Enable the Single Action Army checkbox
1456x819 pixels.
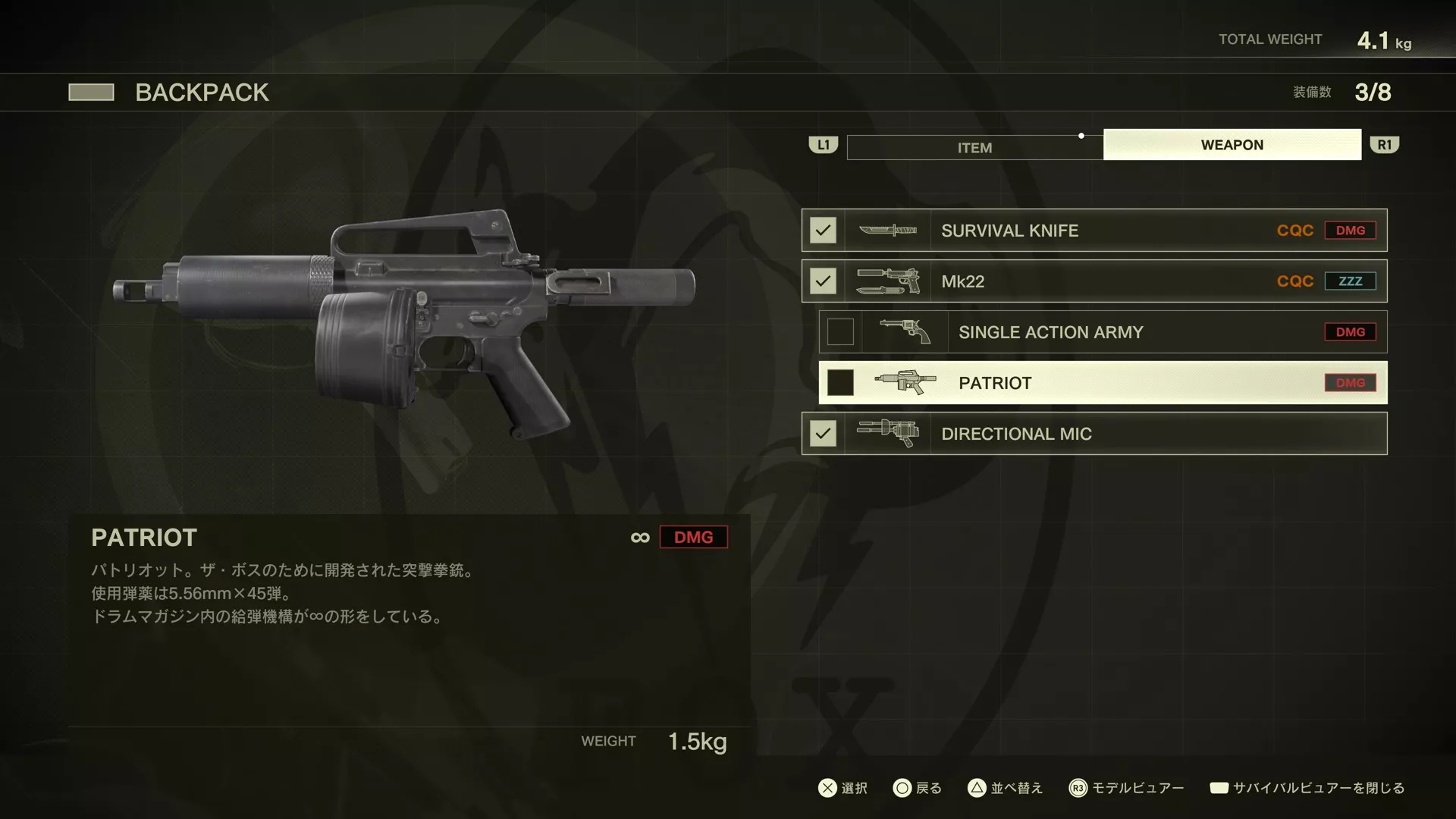tap(840, 331)
